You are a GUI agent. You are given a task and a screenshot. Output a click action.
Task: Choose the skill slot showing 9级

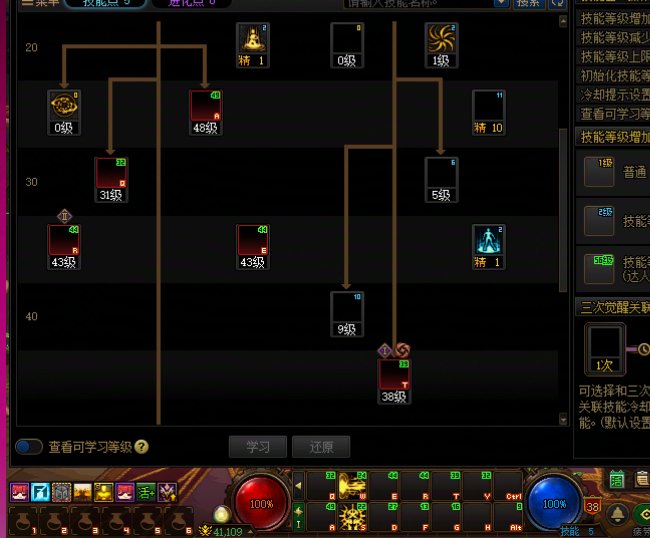pos(347,308)
